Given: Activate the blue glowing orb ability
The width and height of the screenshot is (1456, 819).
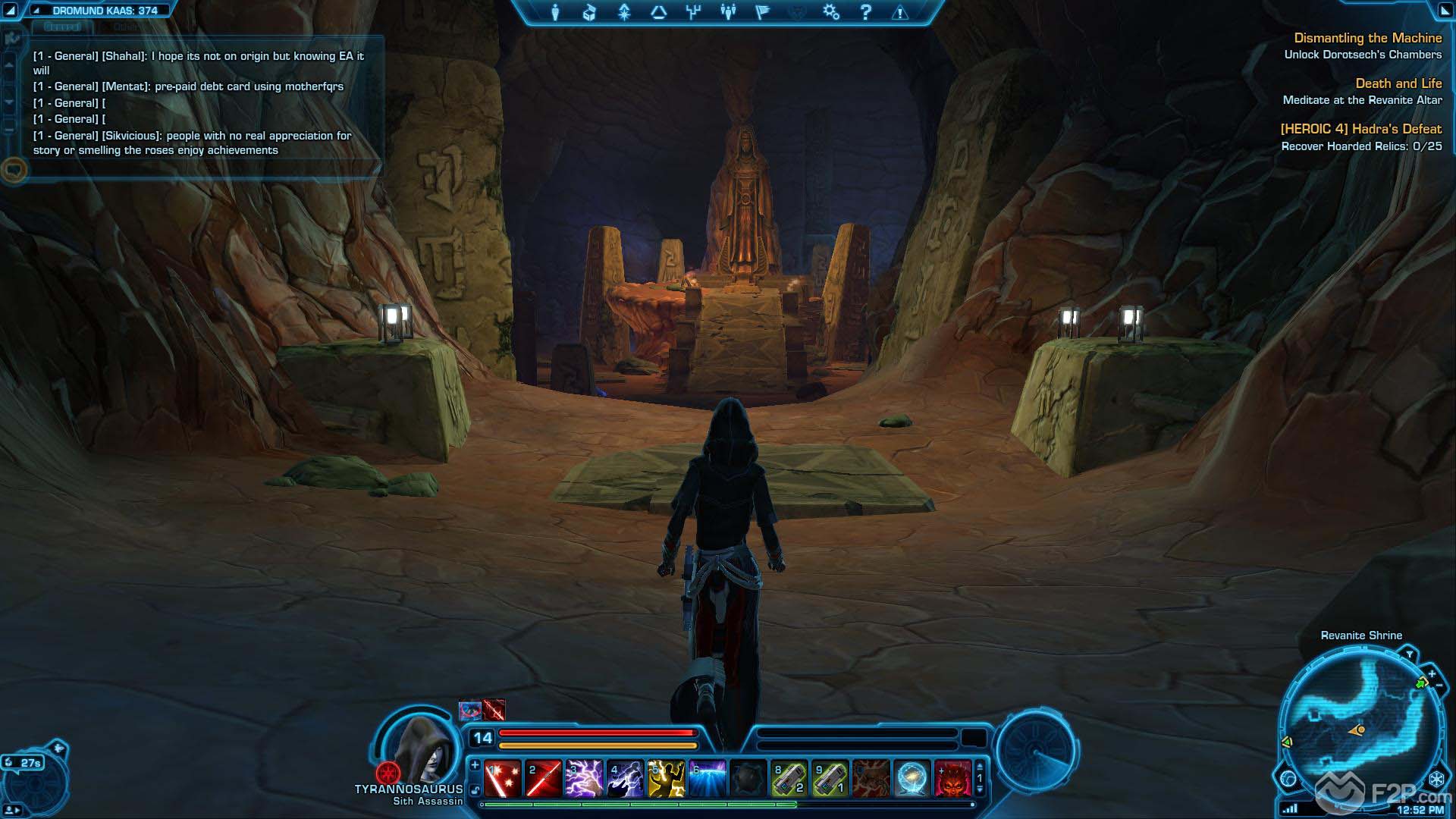Looking at the screenshot, I should (912, 779).
